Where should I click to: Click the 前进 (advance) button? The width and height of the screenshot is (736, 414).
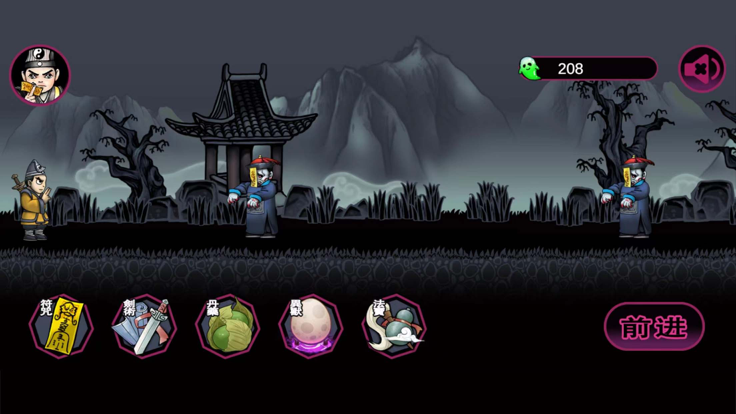(x=654, y=327)
